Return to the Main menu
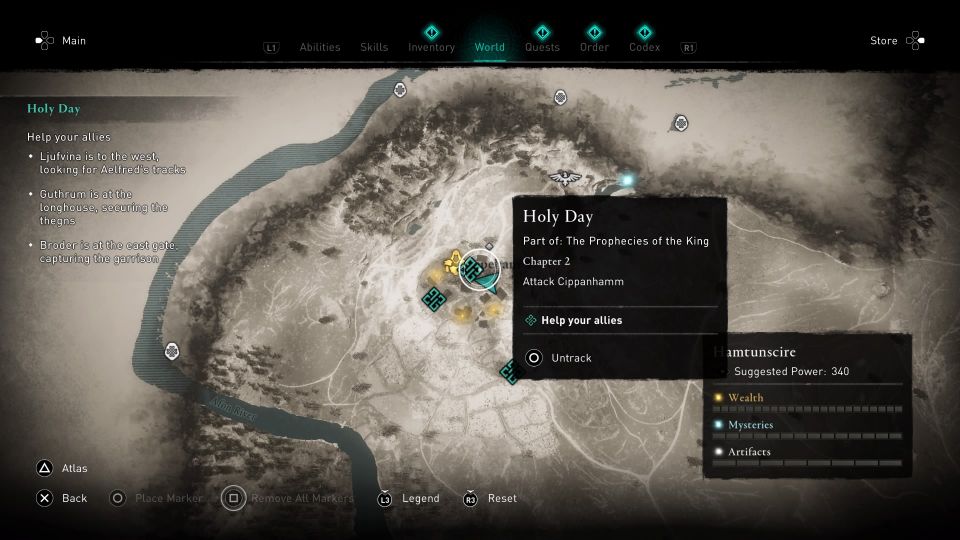 point(62,41)
